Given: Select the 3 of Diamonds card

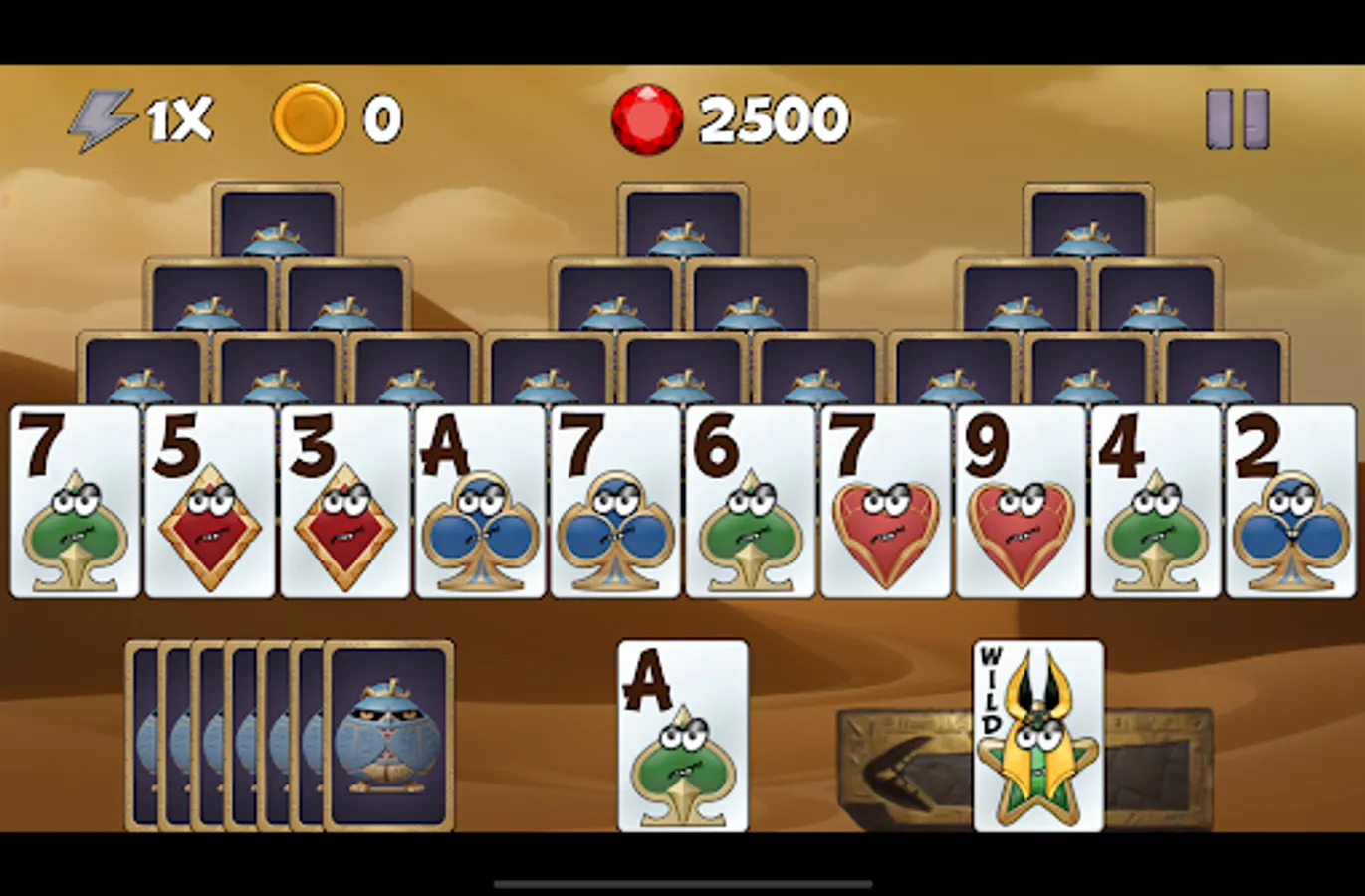Looking at the screenshot, I should click(342, 498).
